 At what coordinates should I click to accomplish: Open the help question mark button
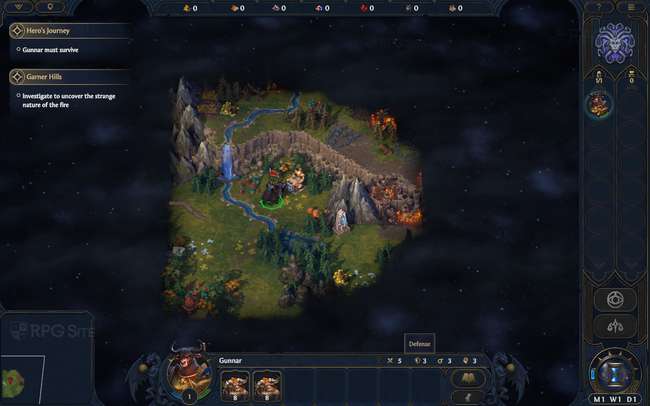(599, 7)
